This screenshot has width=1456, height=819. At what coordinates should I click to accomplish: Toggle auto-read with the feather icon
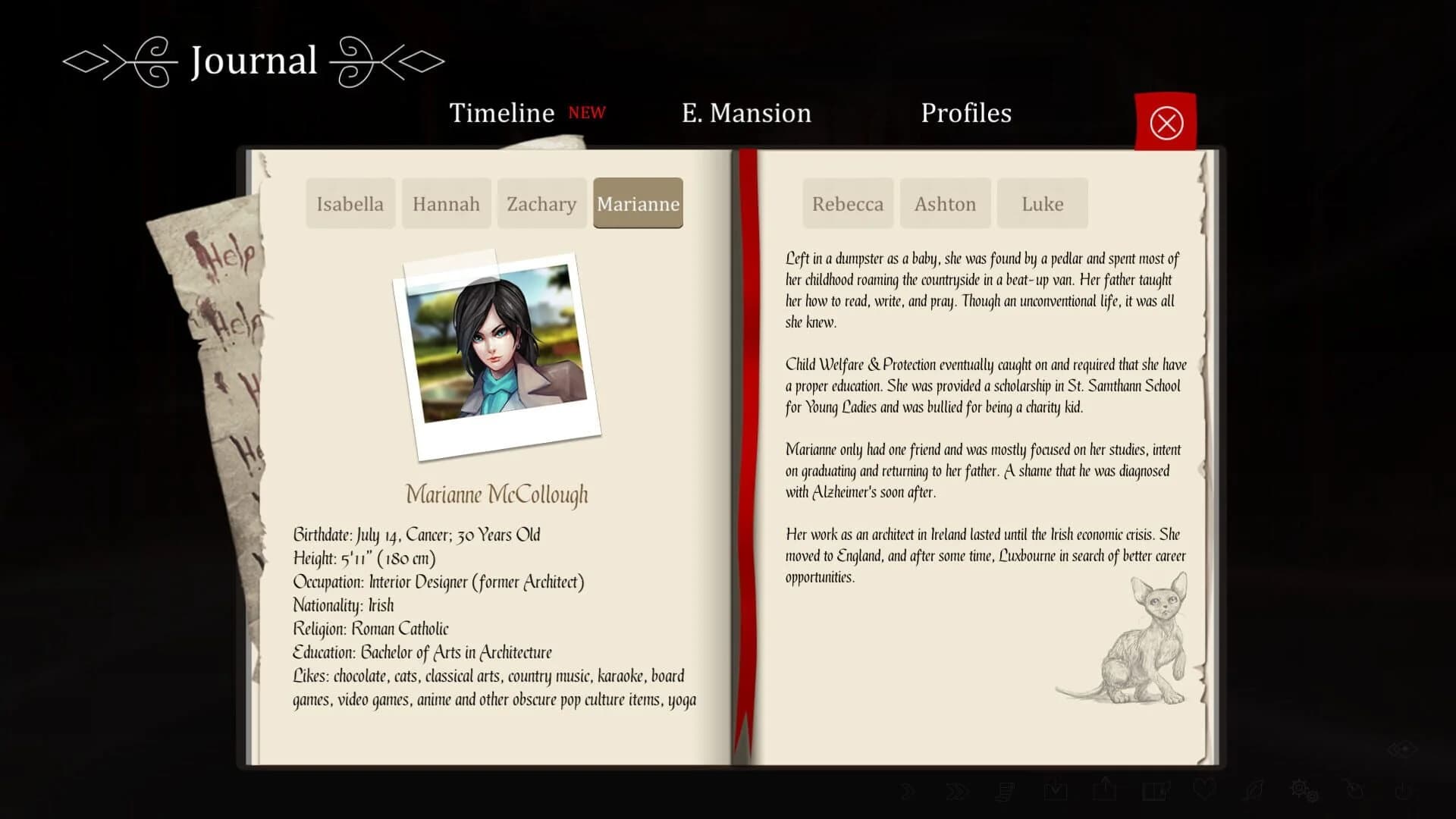pyautogui.click(x=1253, y=792)
